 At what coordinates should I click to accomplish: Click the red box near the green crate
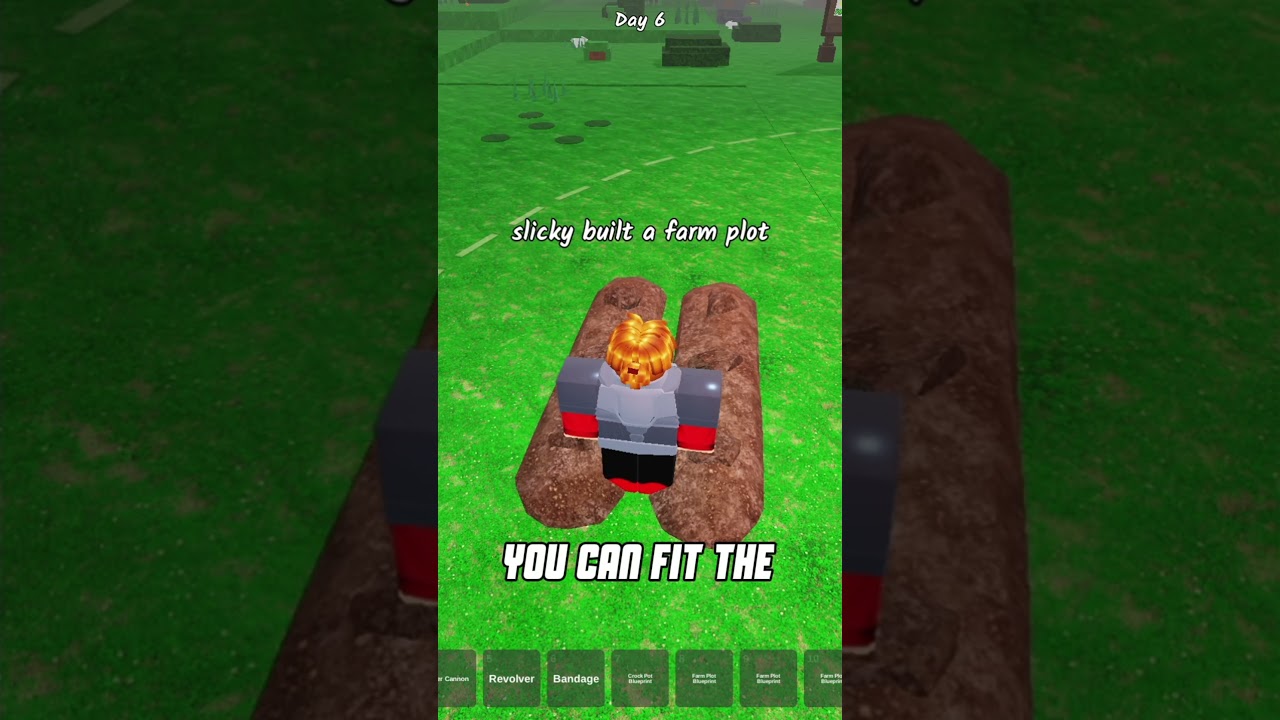tap(597, 55)
